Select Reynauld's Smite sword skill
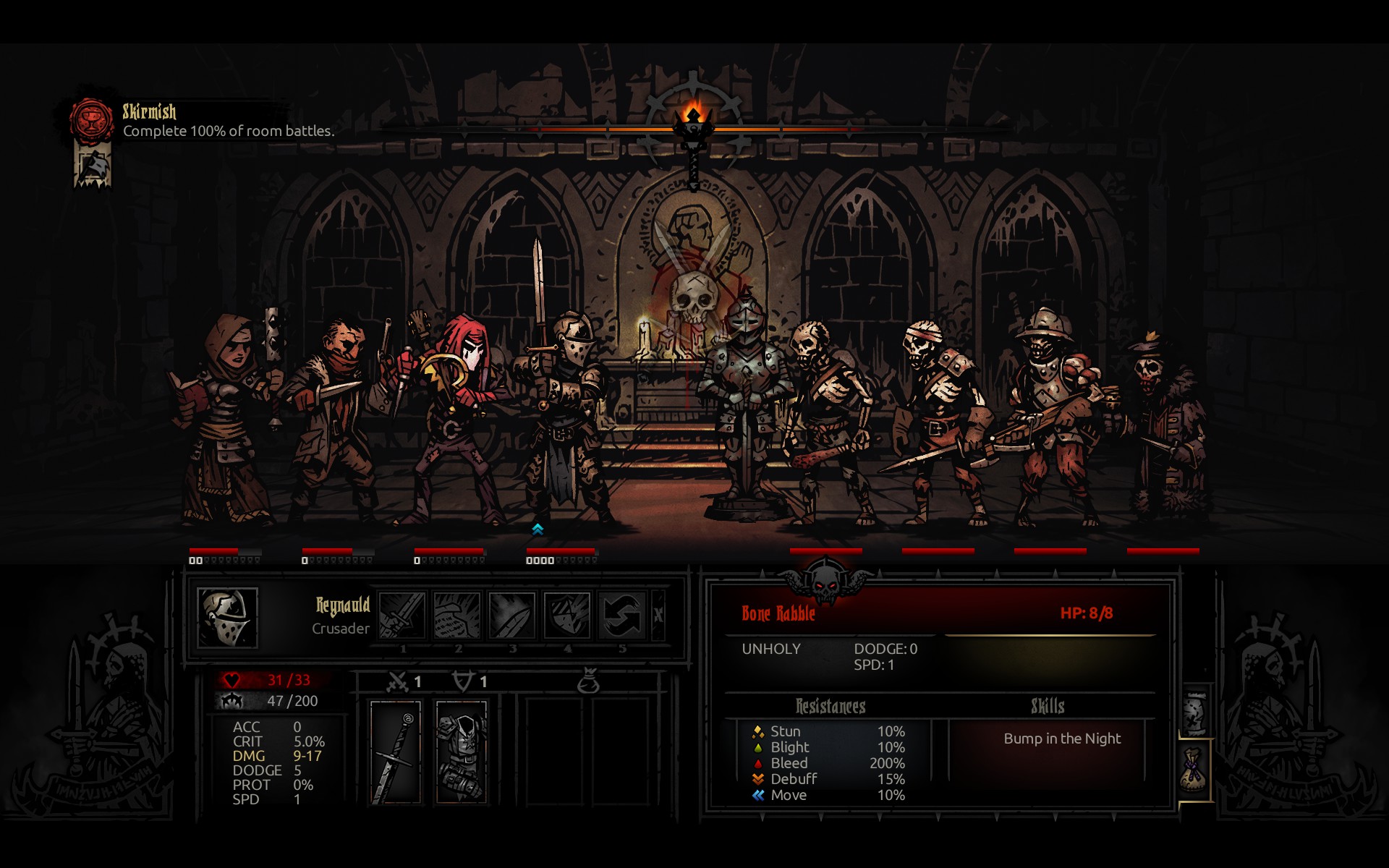Screen dimensions: 1389x868 pyautogui.click(x=402, y=616)
